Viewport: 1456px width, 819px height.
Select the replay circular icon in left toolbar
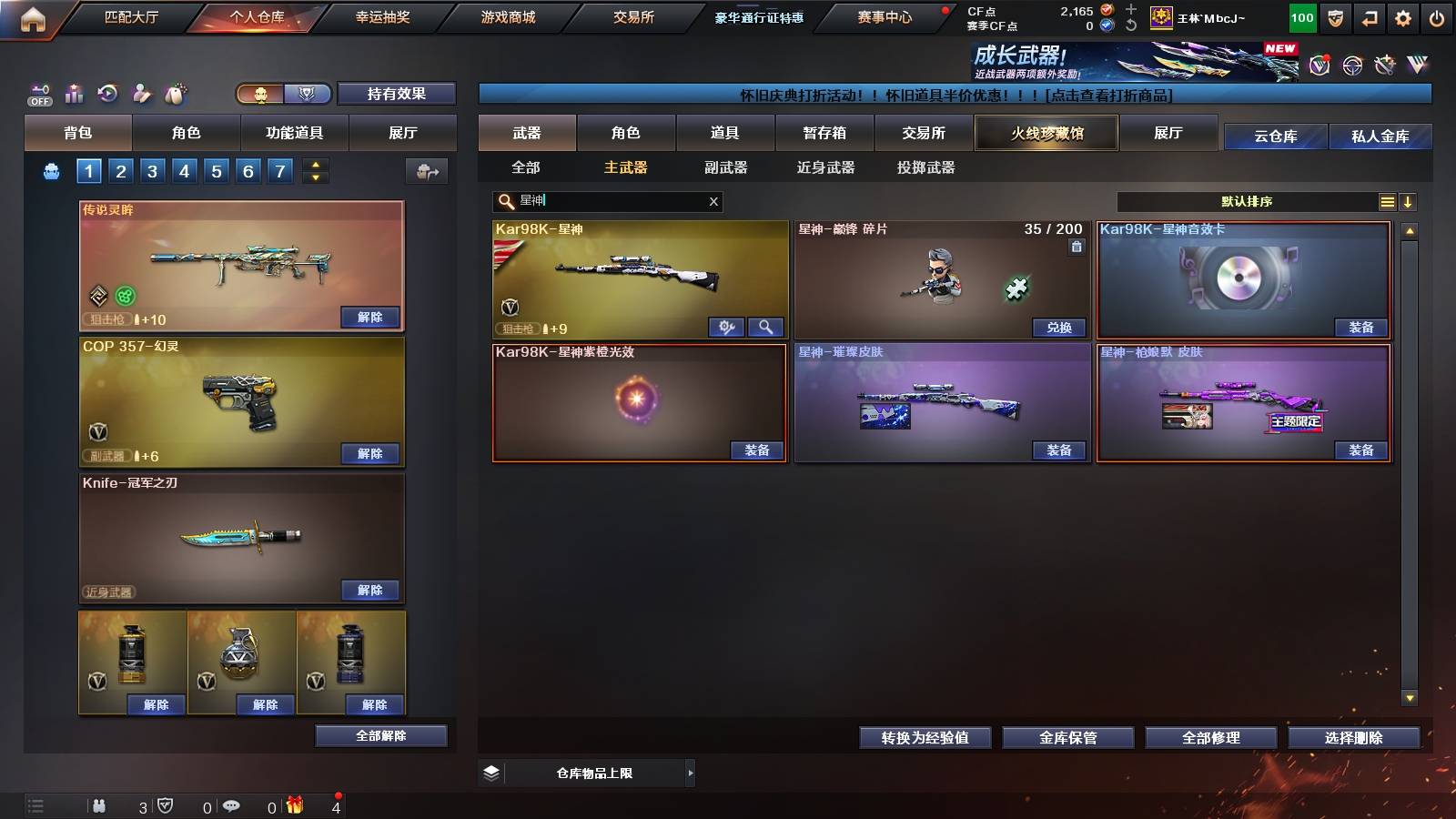pyautogui.click(x=107, y=94)
